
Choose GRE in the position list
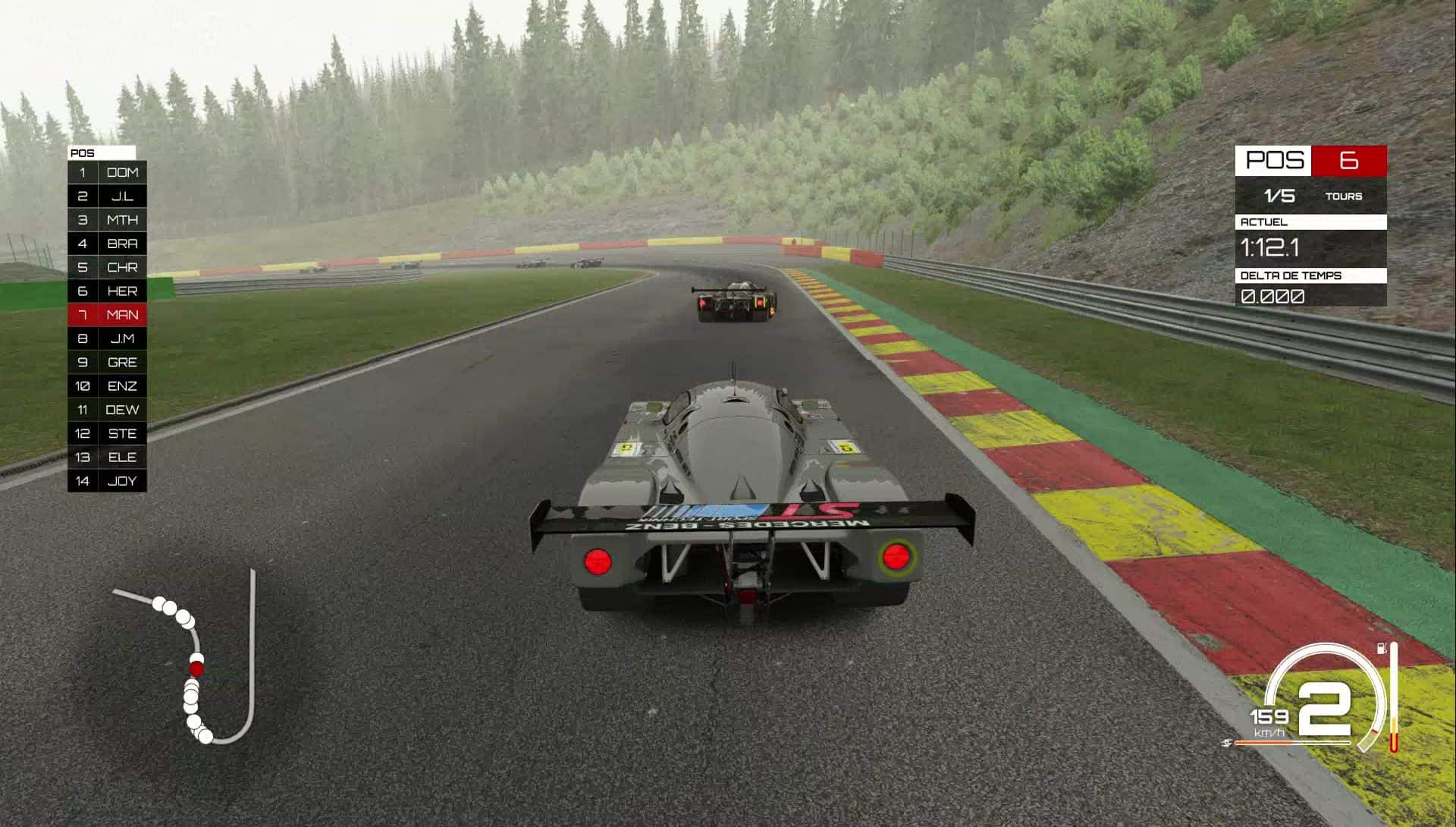pyautogui.click(x=108, y=363)
